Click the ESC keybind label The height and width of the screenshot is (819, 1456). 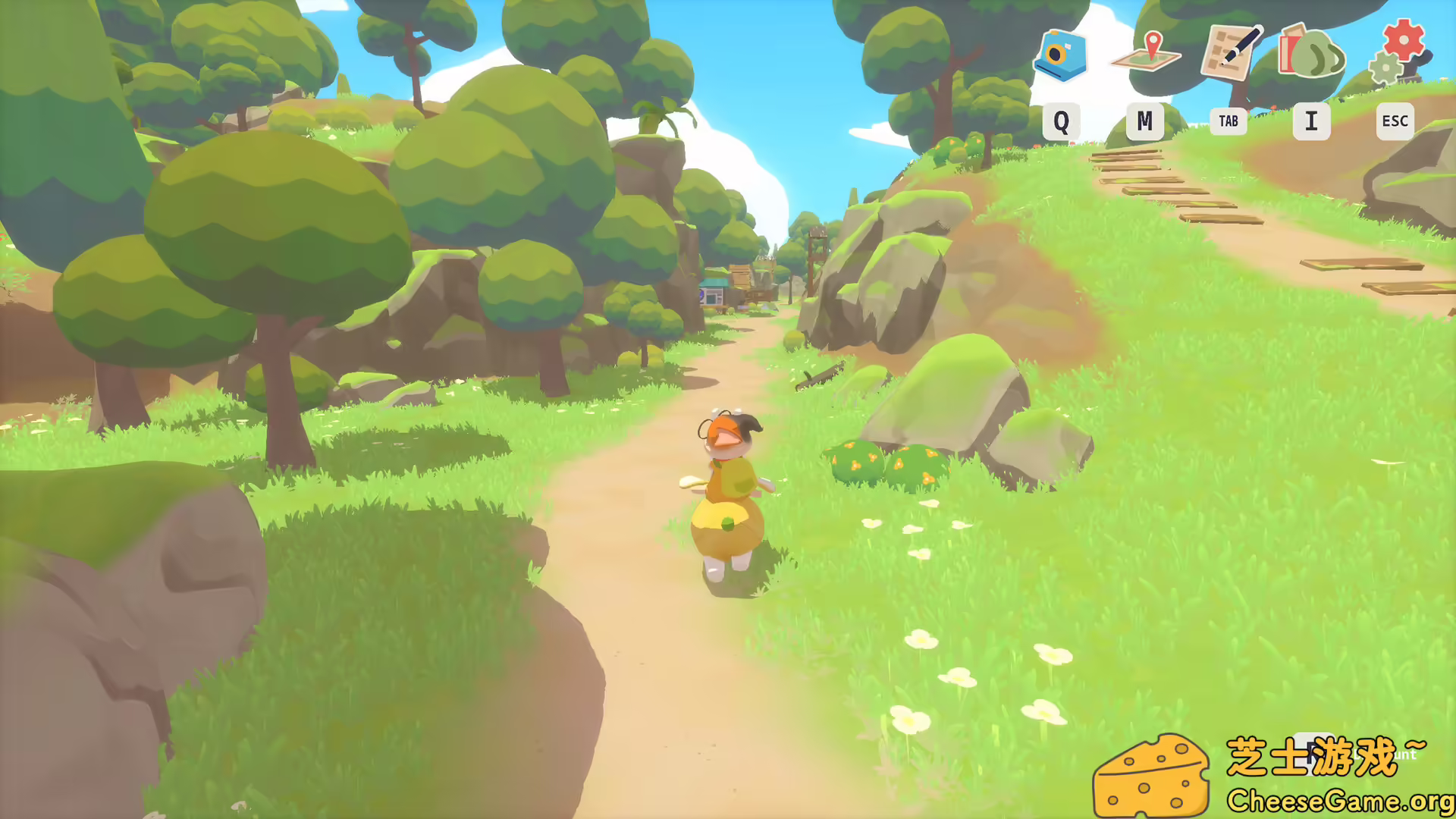point(1394,121)
